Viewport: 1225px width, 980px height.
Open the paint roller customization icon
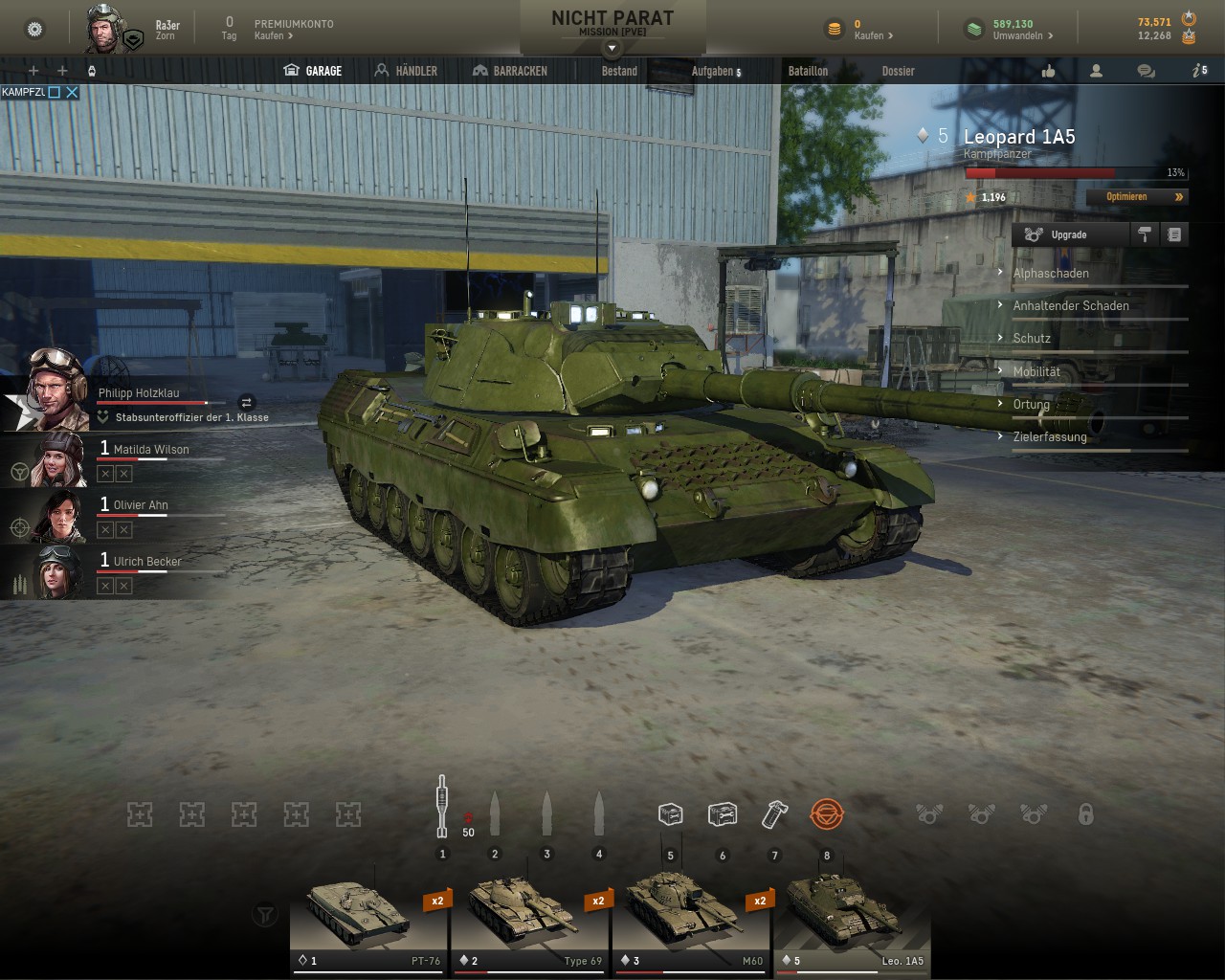click(x=1145, y=234)
